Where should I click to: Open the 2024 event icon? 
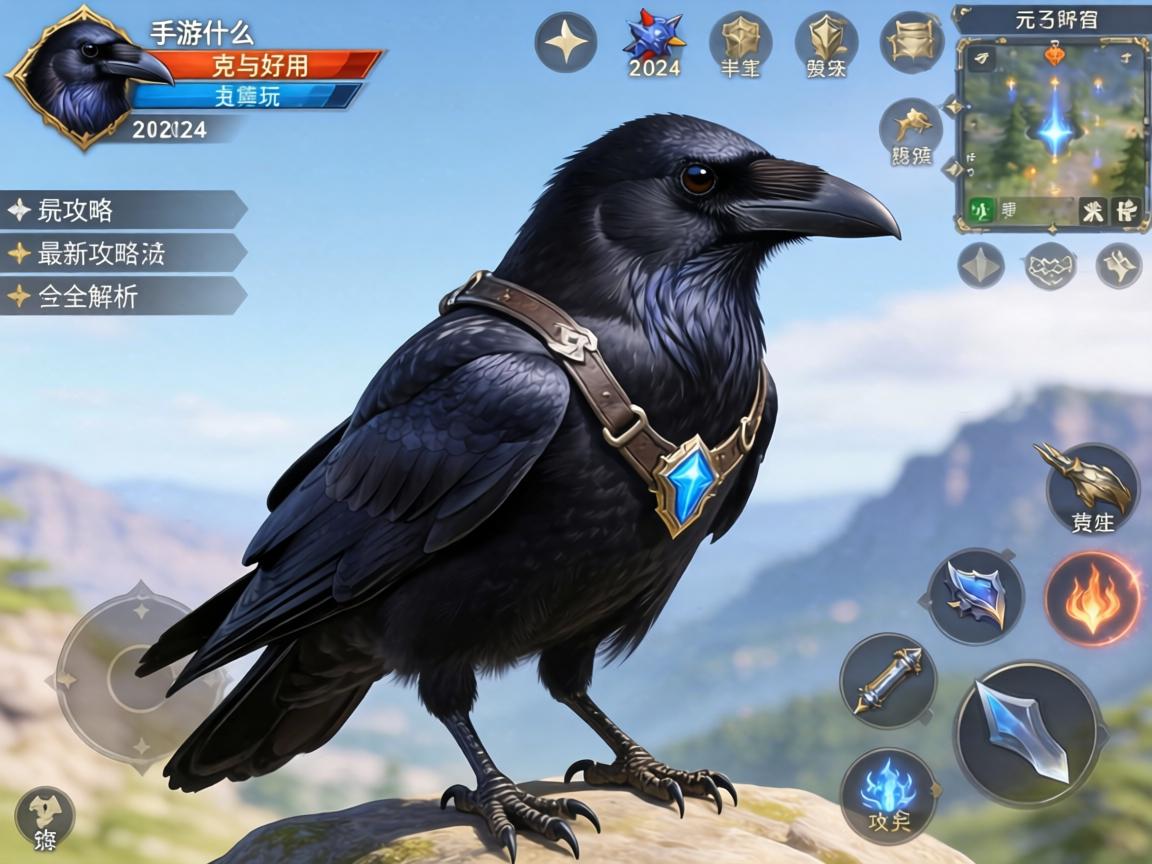(x=653, y=44)
